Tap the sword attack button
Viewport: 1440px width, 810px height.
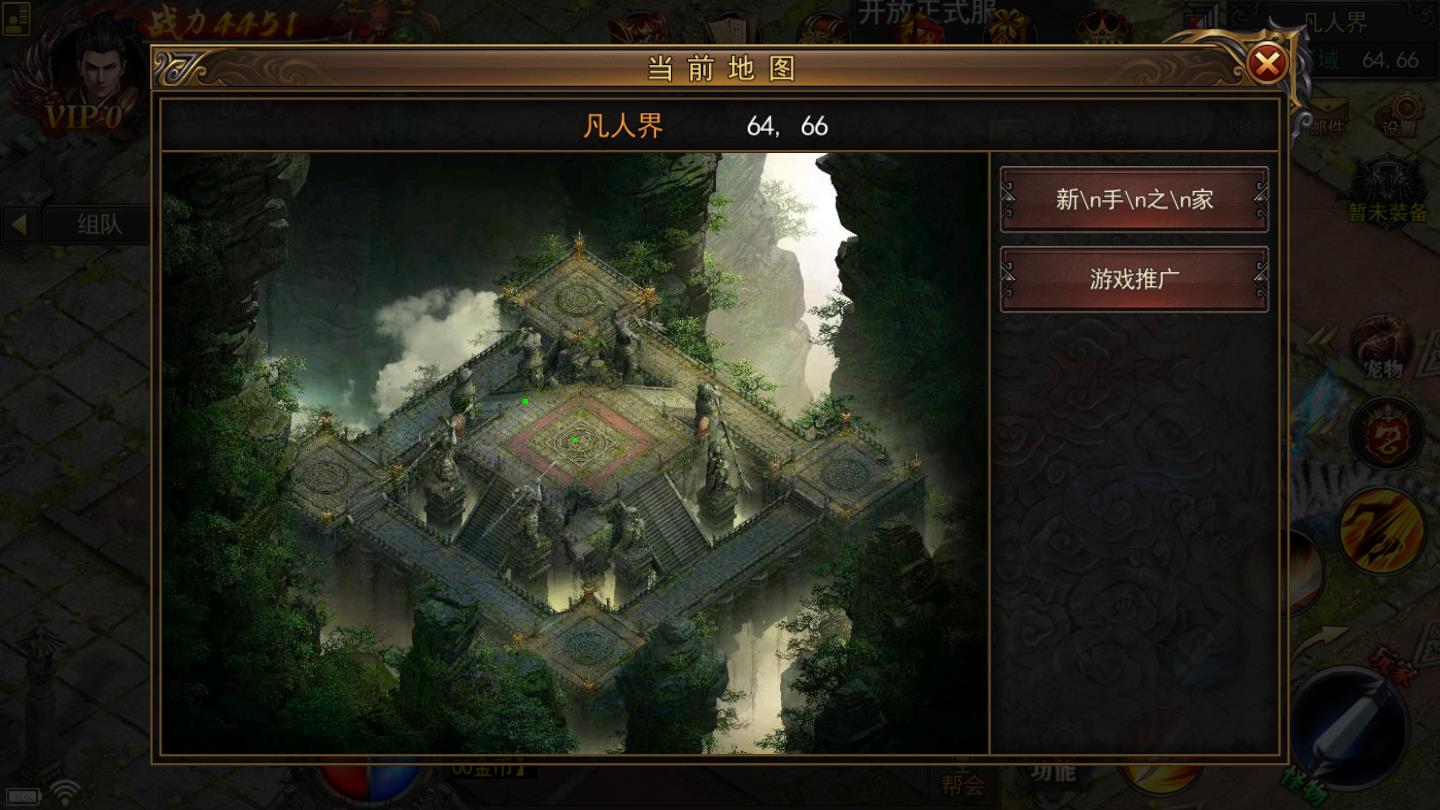1348,725
